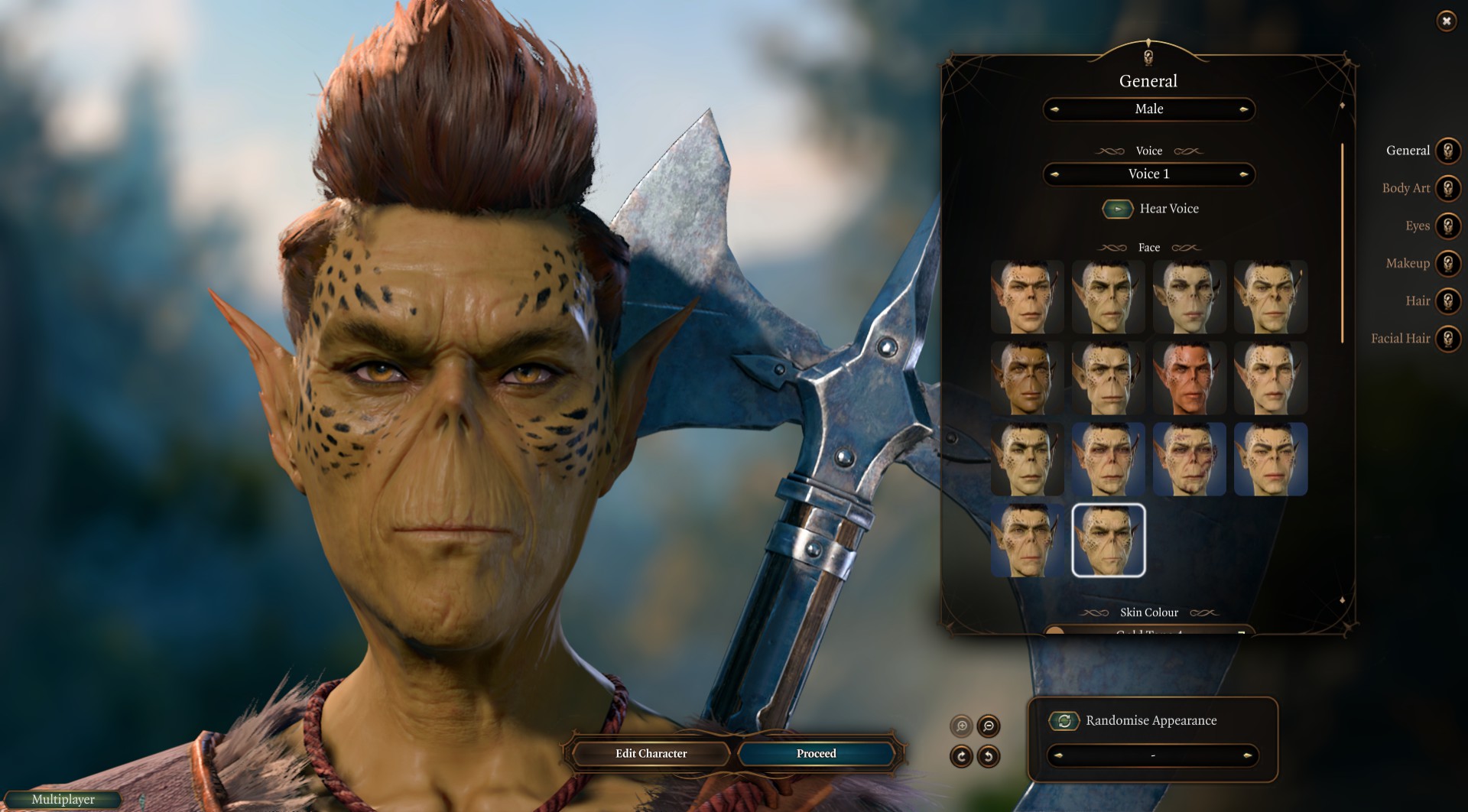Zoom in the character camera
Screen dimensions: 1468x812
(x=961, y=726)
